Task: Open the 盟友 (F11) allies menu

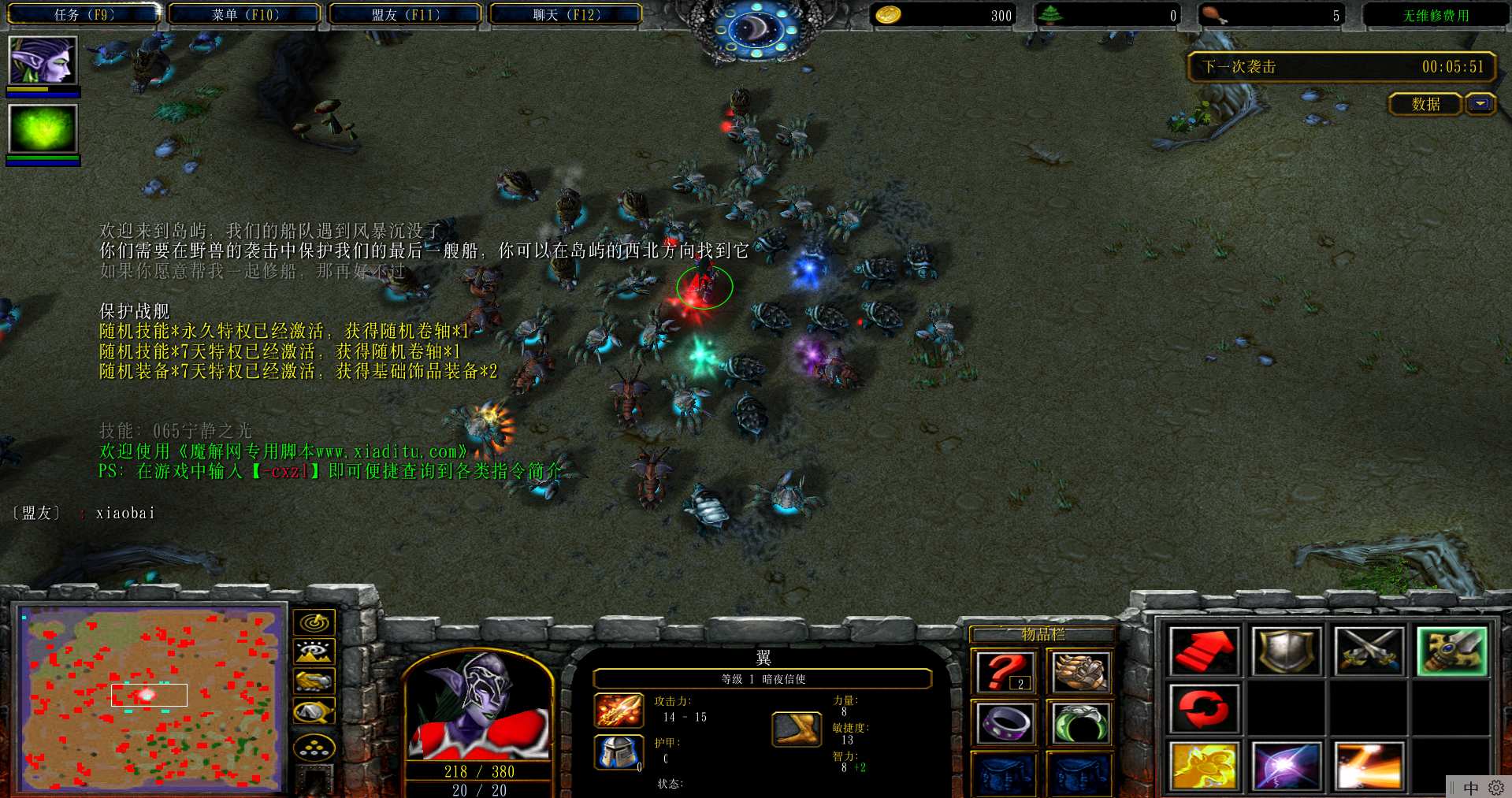Action: tap(406, 14)
